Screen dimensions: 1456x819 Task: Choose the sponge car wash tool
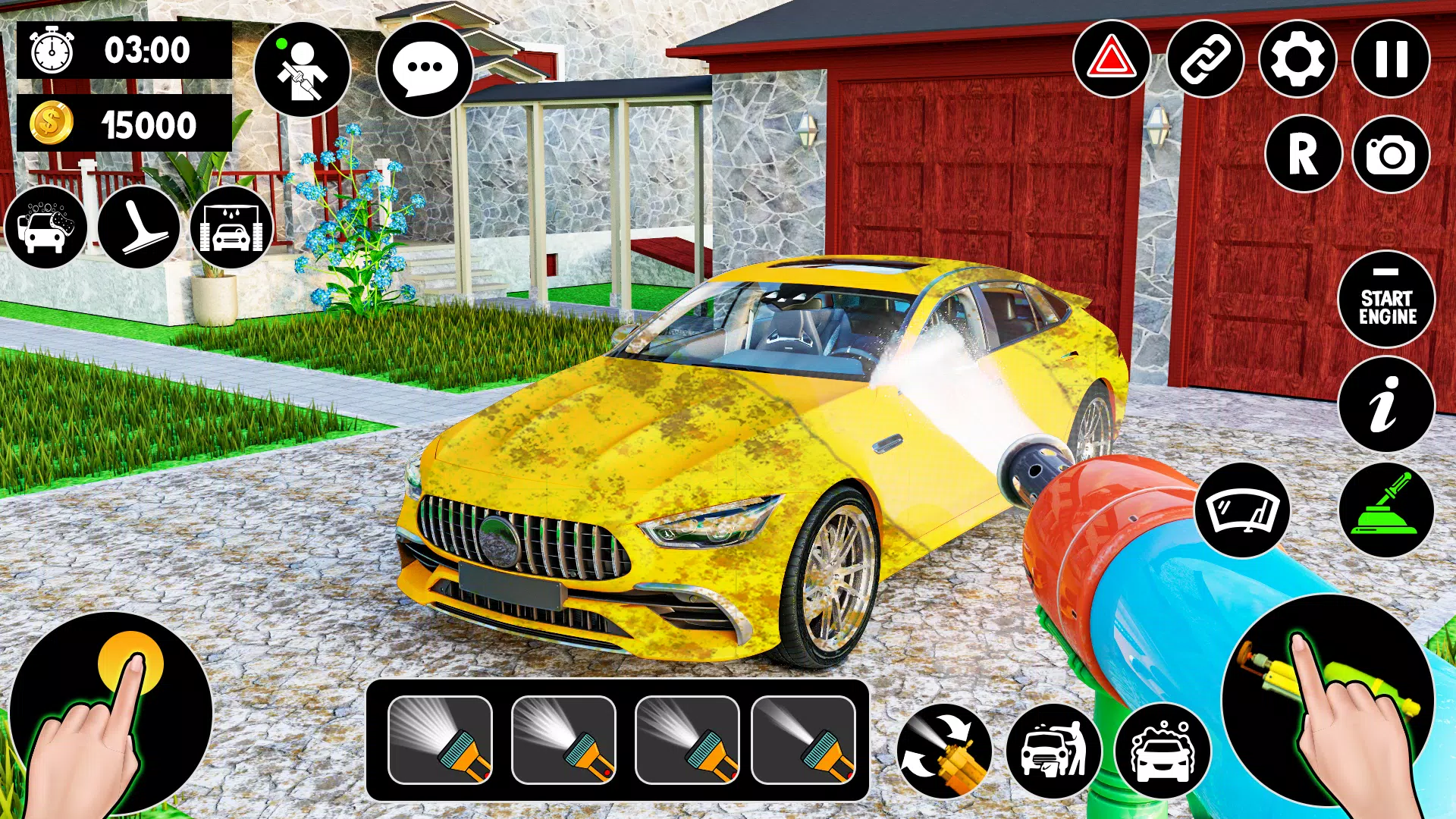point(46,227)
